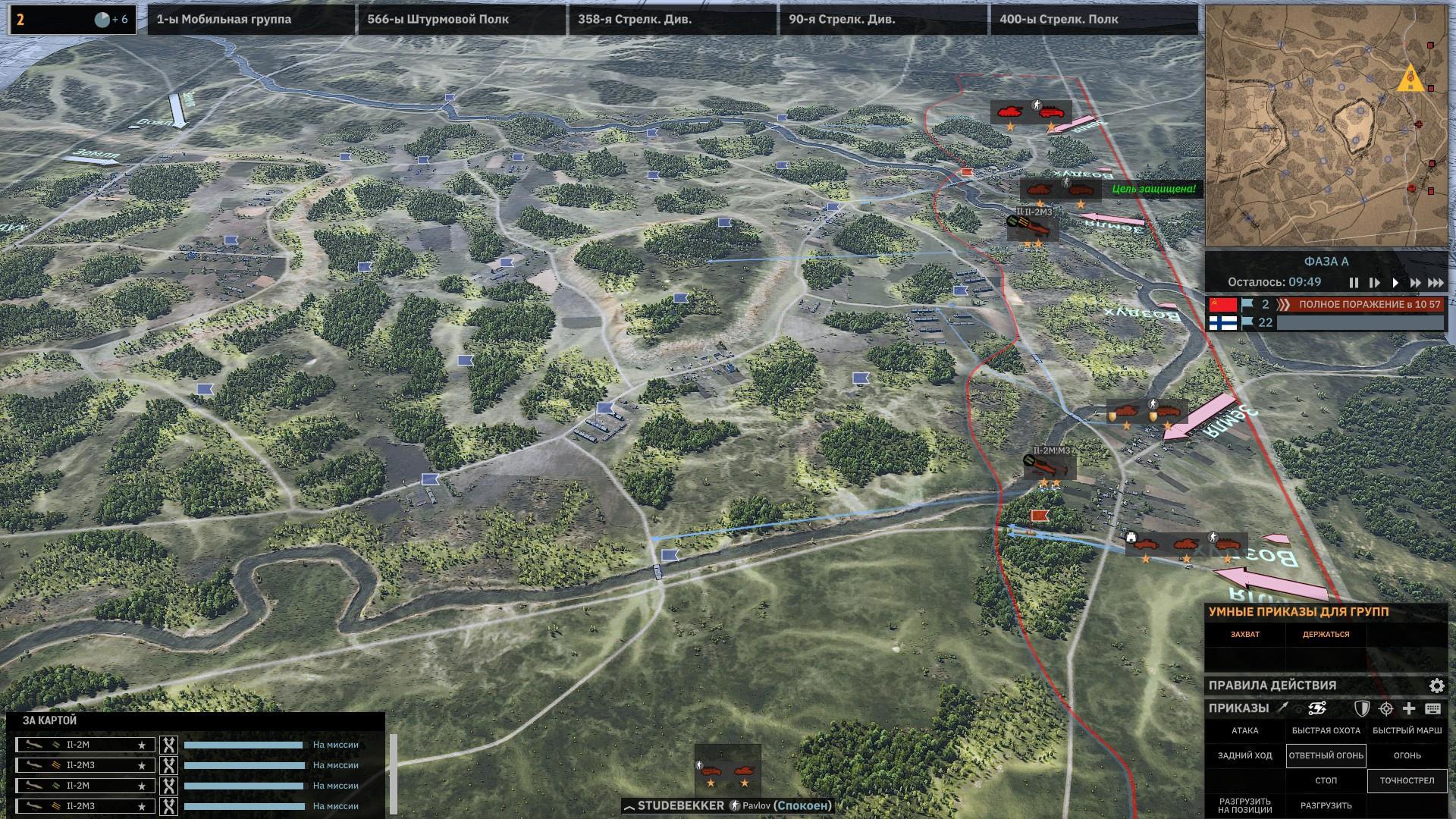This screenshot has width=1456, height=819.
Task: Toggle ОТВЕТНЫЙ ОГОНЬ return fire
Action: (x=1326, y=755)
